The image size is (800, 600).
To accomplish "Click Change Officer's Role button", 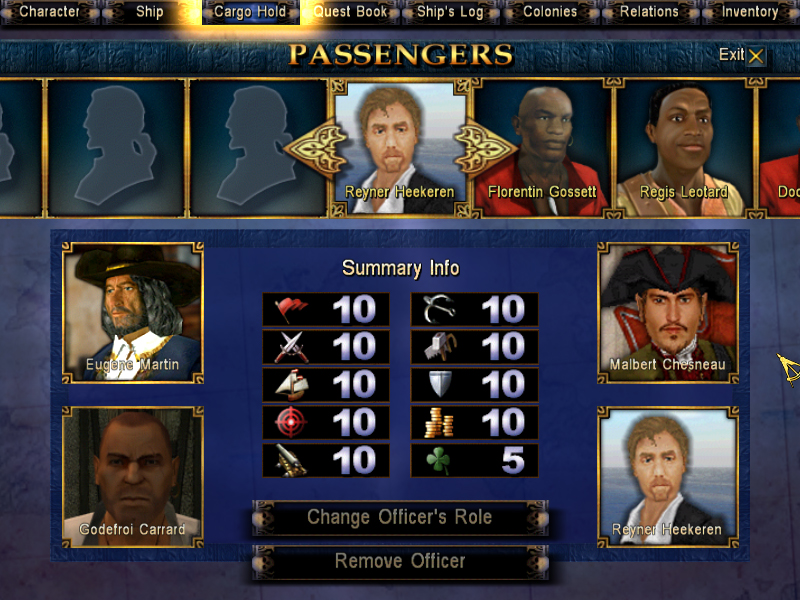I will [x=399, y=518].
